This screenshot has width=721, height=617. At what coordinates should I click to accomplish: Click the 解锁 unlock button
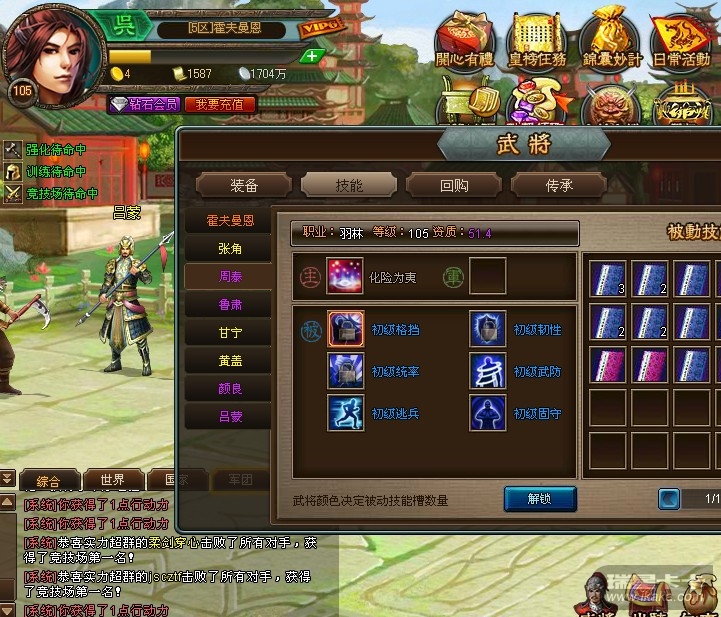tap(540, 498)
